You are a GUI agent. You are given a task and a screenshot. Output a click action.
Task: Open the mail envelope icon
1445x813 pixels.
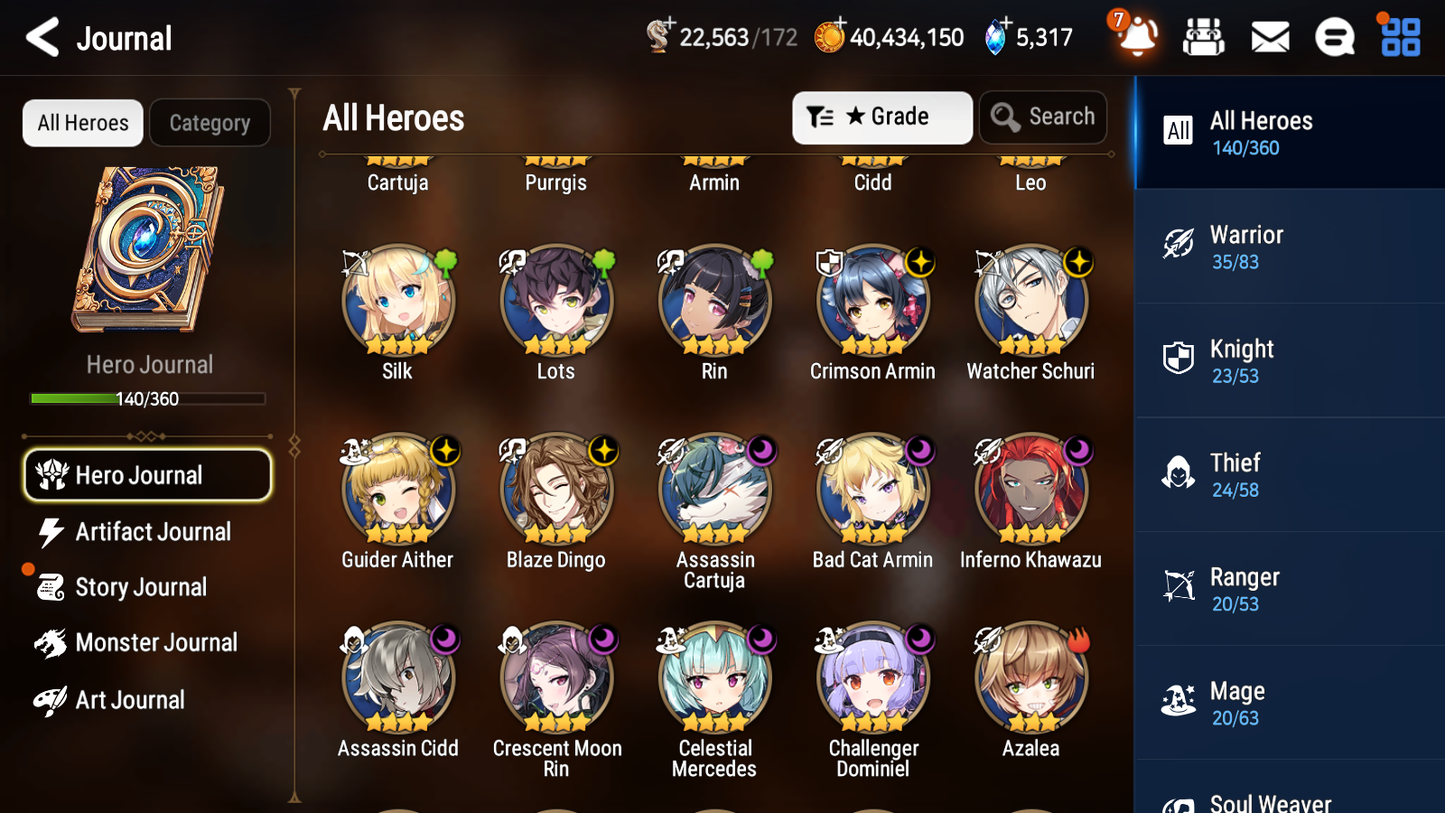click(1270, 36)
